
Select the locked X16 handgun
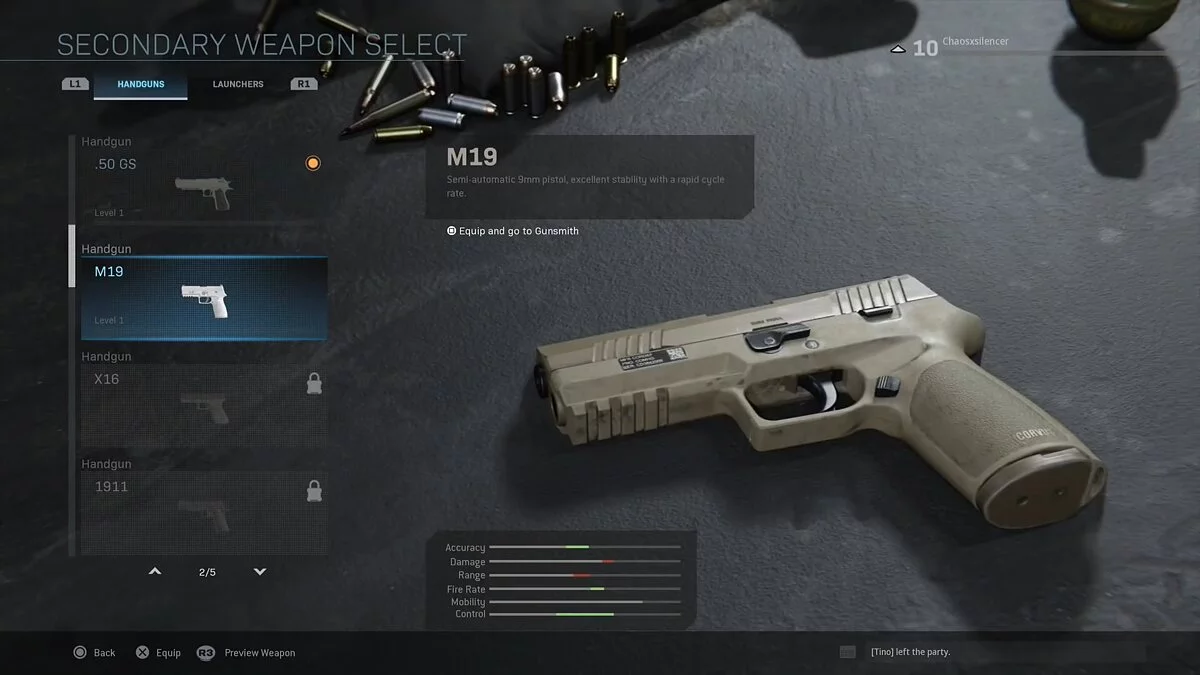click(204, 405)
